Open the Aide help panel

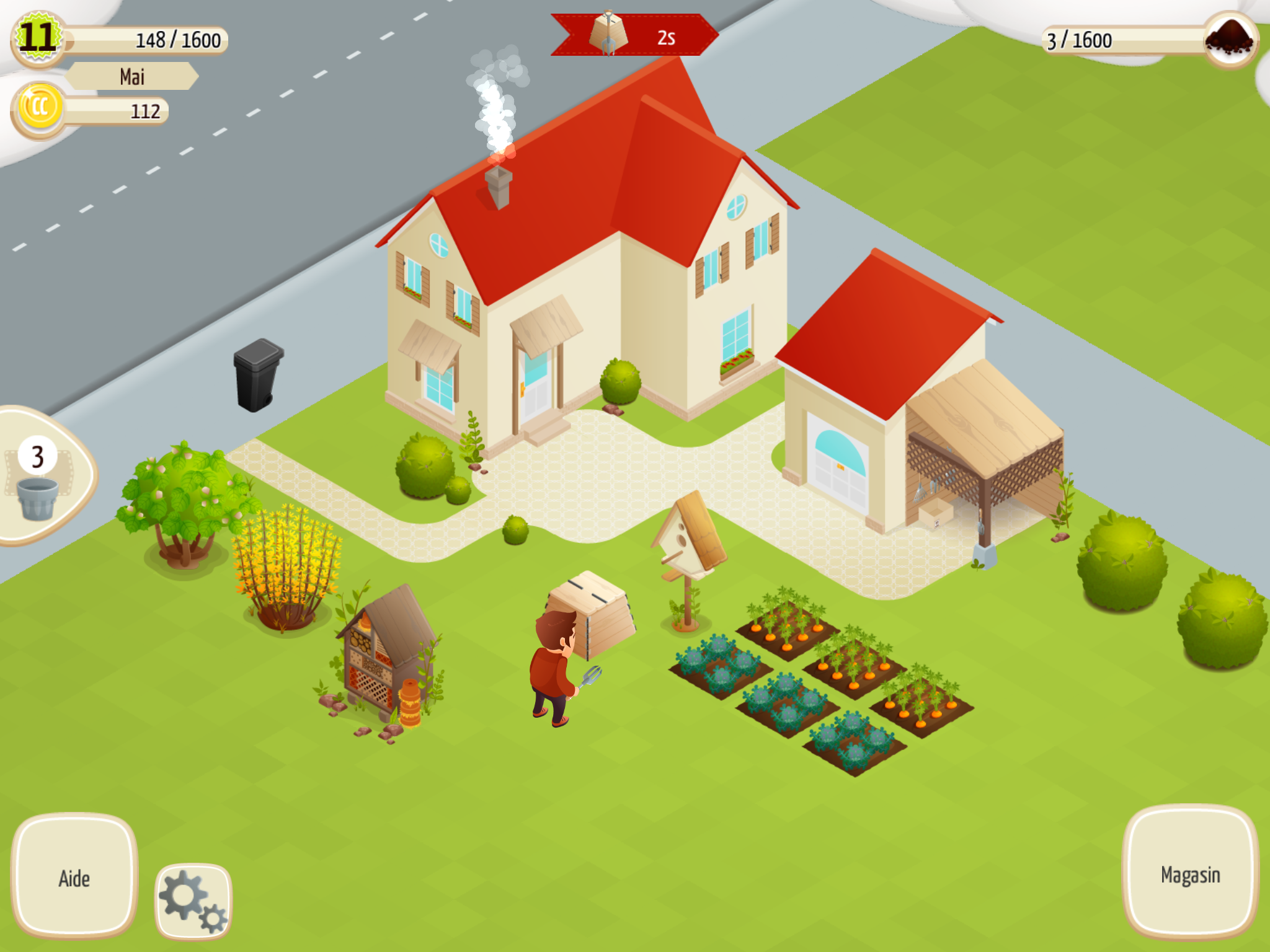(x=73, y=875)
